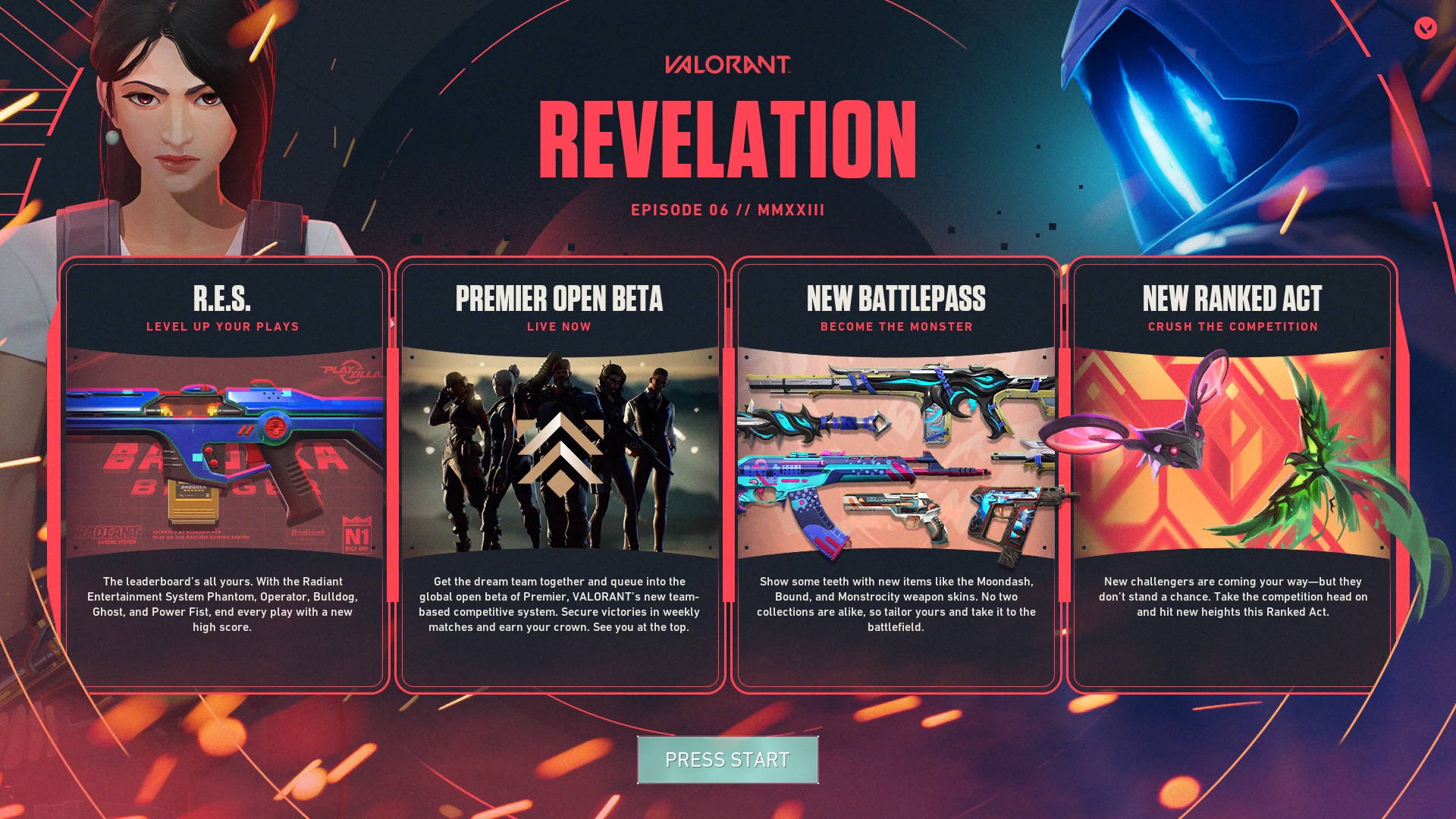The height and width of the screenshot is (819, 1456).
Task: Select the PREMIER OPEN BETA section heading
Action: tap(559, 300)
